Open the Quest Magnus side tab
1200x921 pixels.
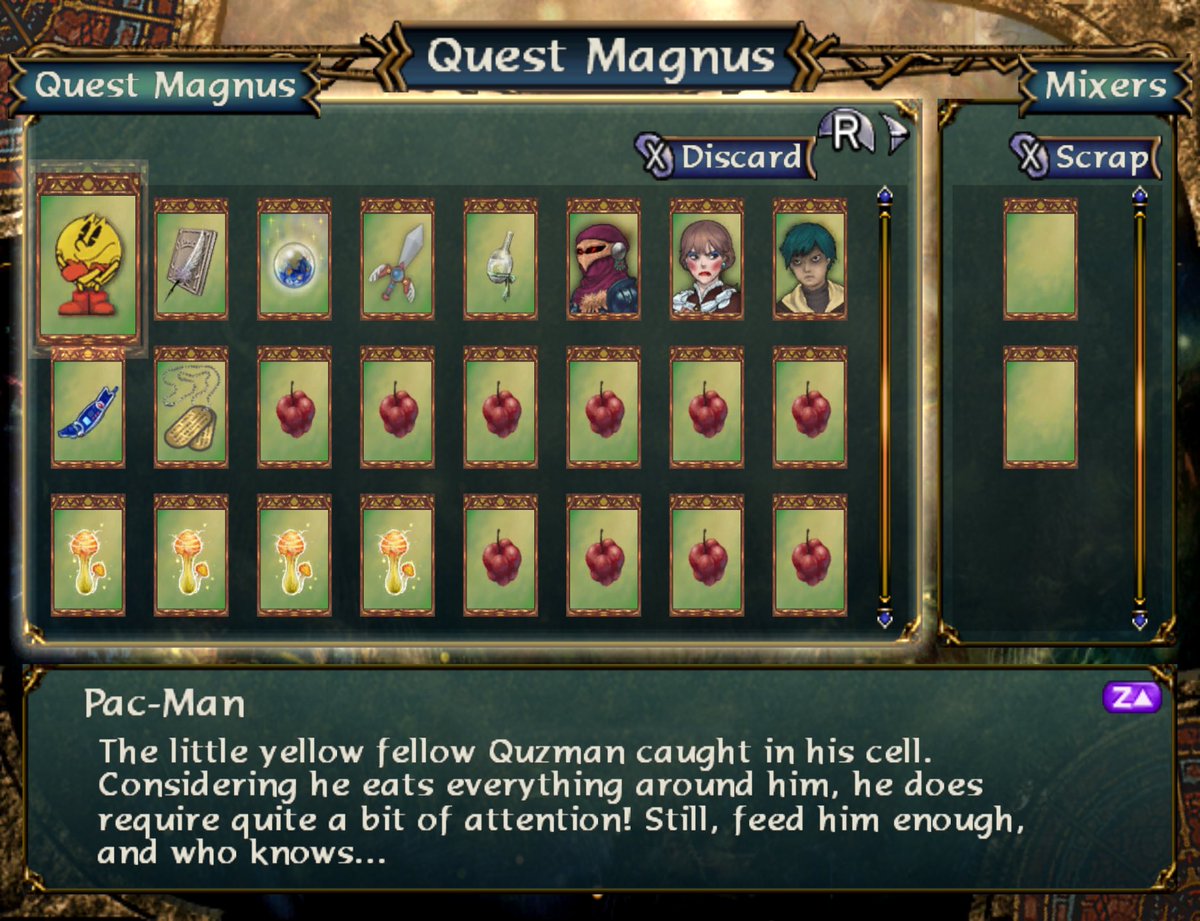coord(165,85)
